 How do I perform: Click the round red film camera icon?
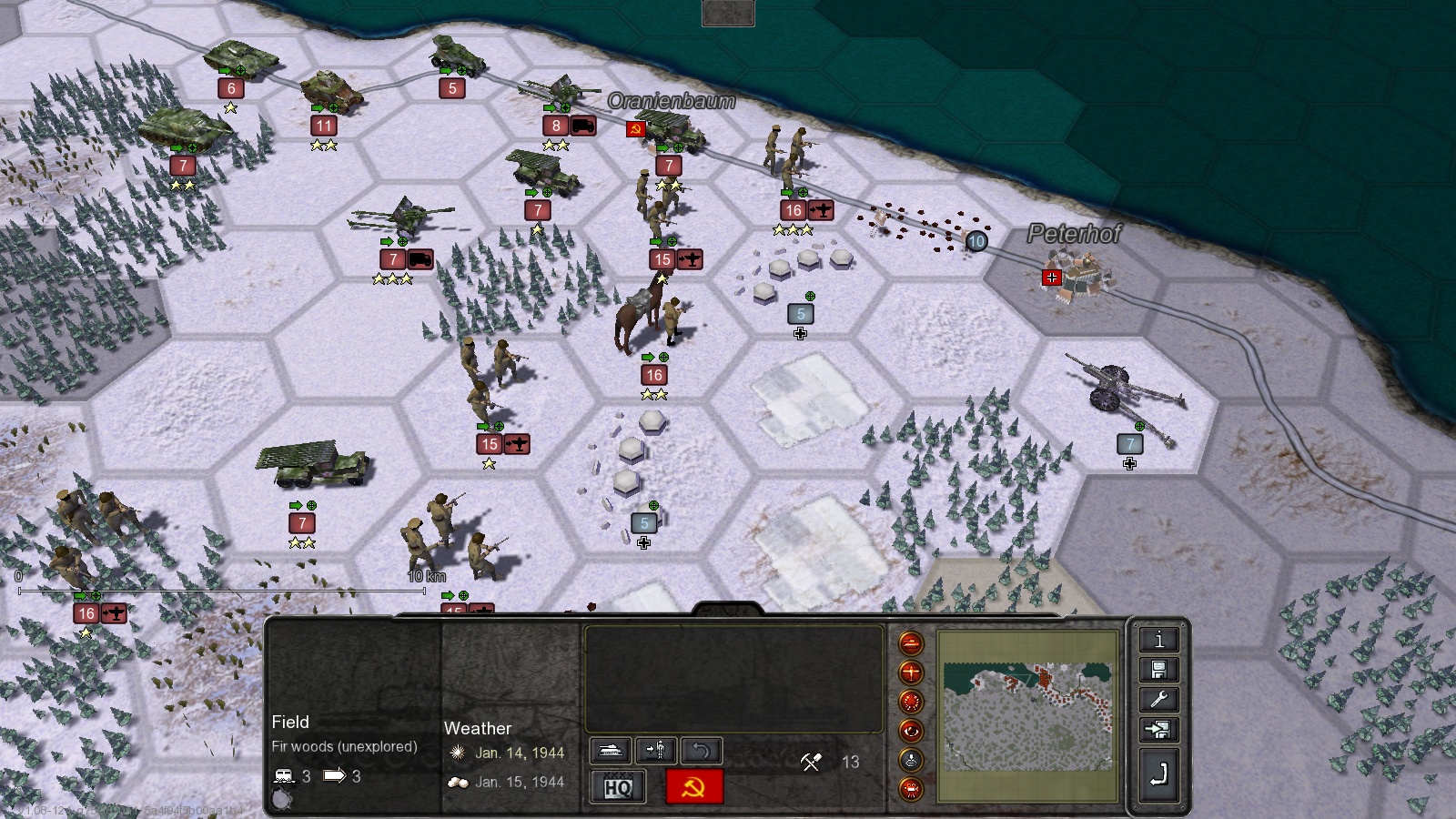click(x=911, y=789)
